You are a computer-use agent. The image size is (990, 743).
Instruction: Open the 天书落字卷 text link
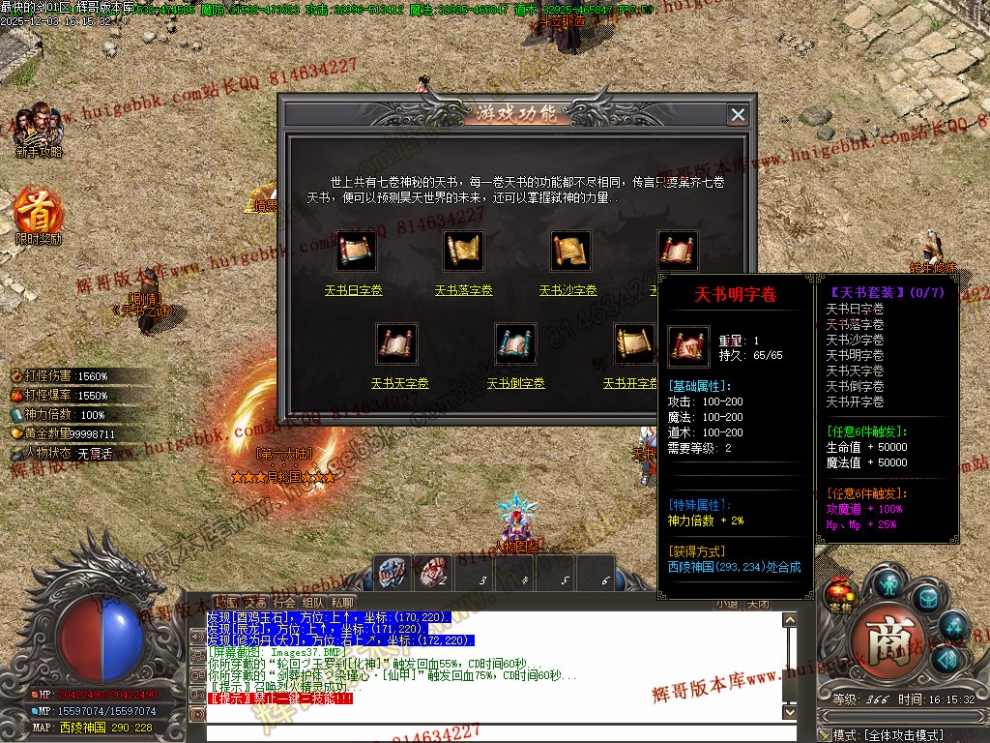click(464, 291)
